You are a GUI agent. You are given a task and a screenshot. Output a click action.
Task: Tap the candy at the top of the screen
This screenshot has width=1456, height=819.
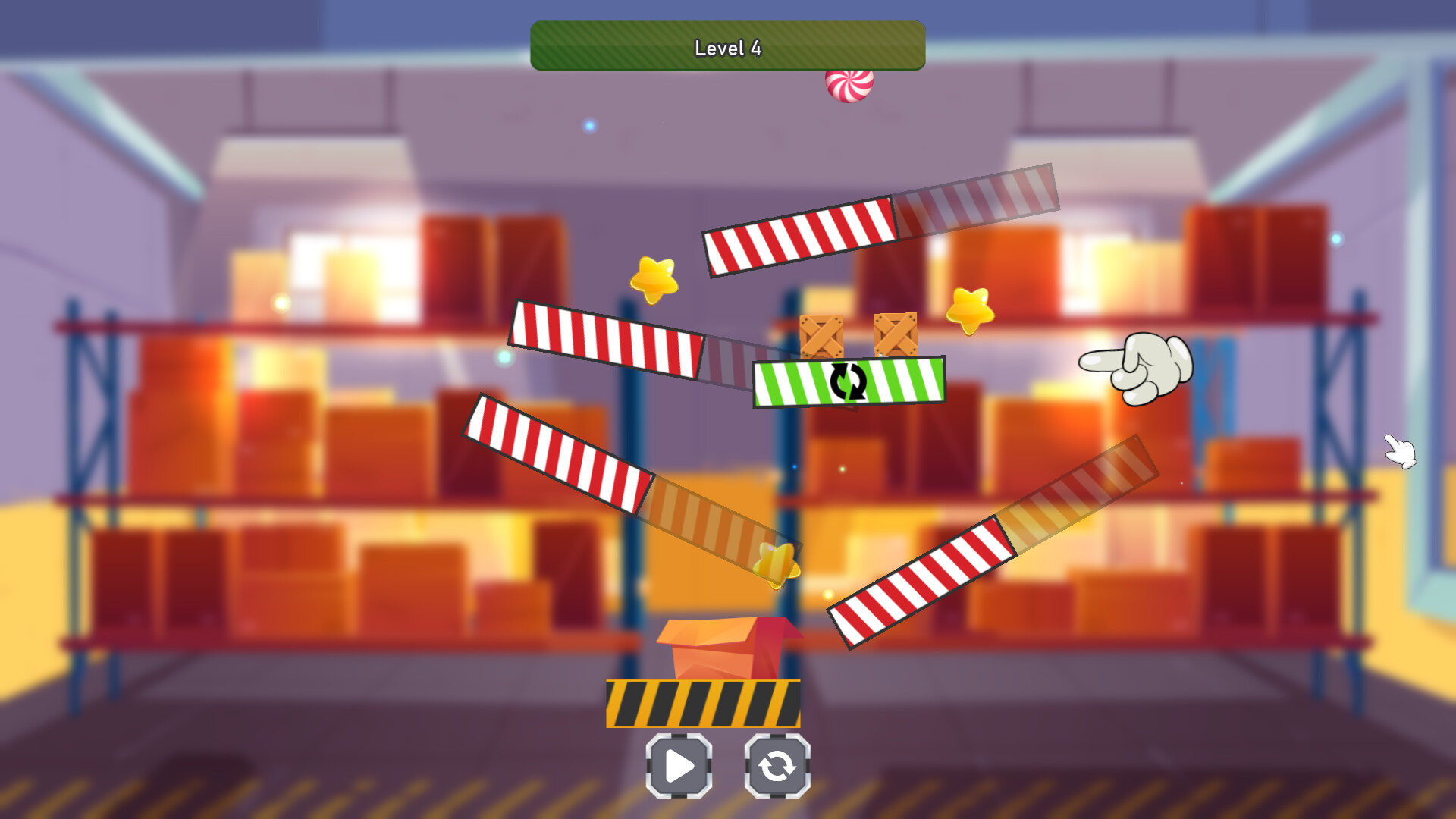click(849, 85)
